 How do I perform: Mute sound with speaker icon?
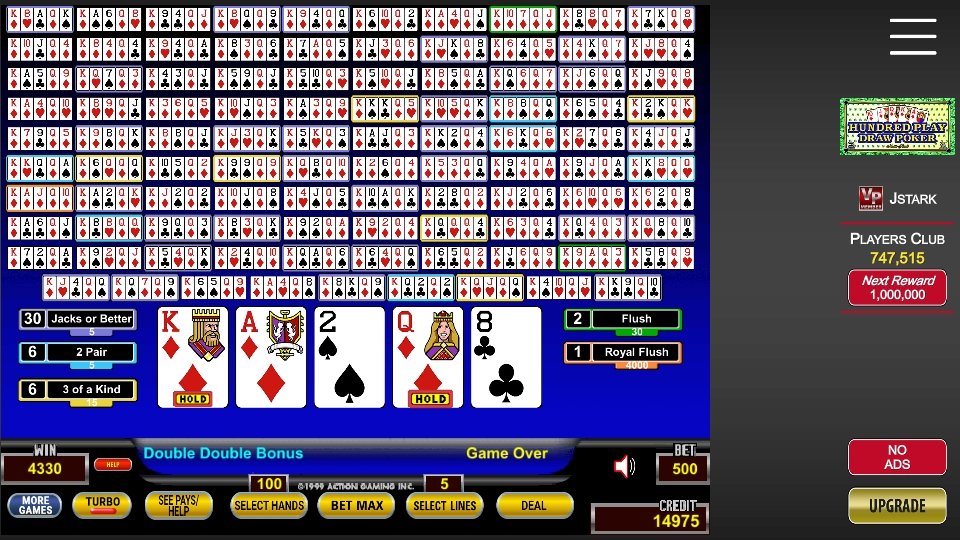(x=625, y=466)
